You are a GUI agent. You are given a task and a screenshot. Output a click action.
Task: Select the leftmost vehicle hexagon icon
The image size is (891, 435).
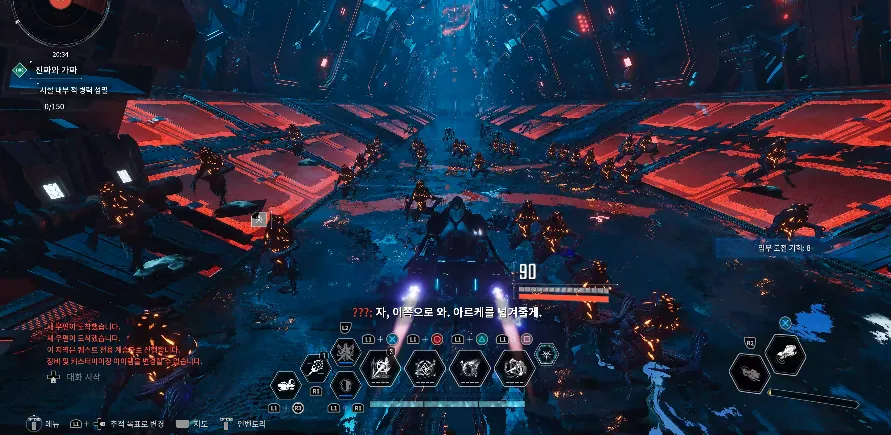[x=285, y=385]
